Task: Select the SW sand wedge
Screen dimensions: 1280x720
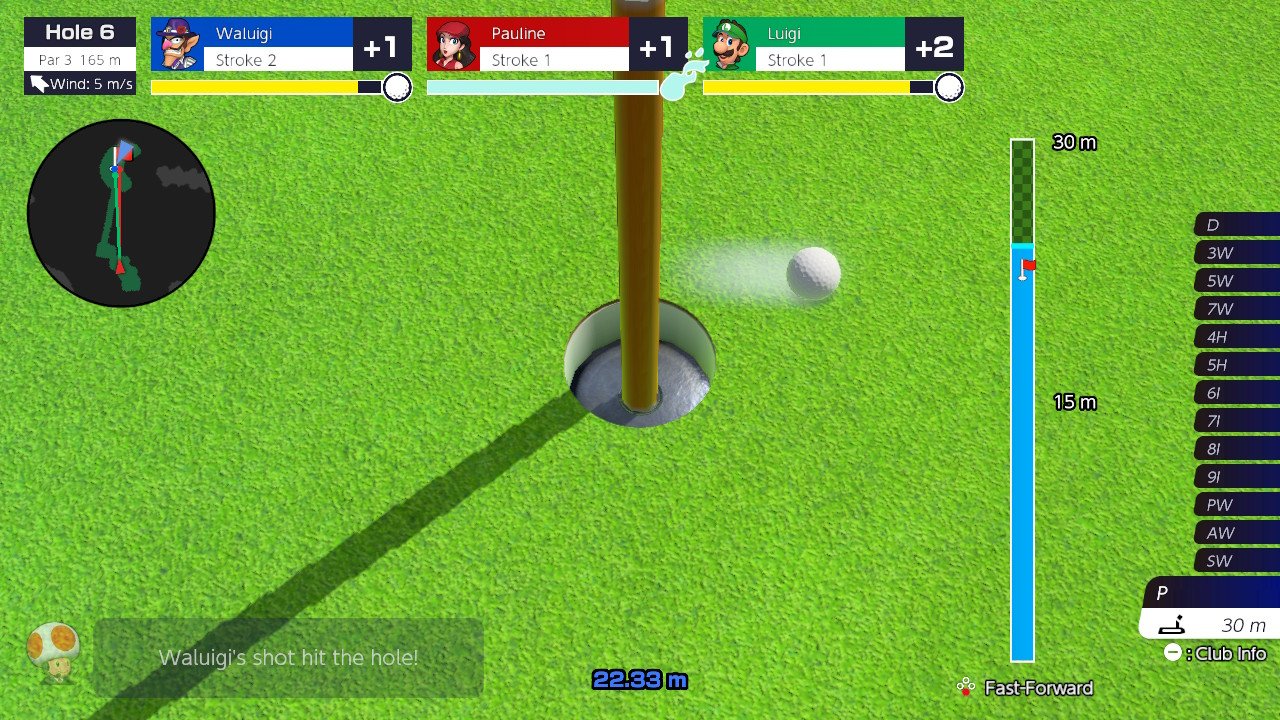Action: (x=1237, y=561)
